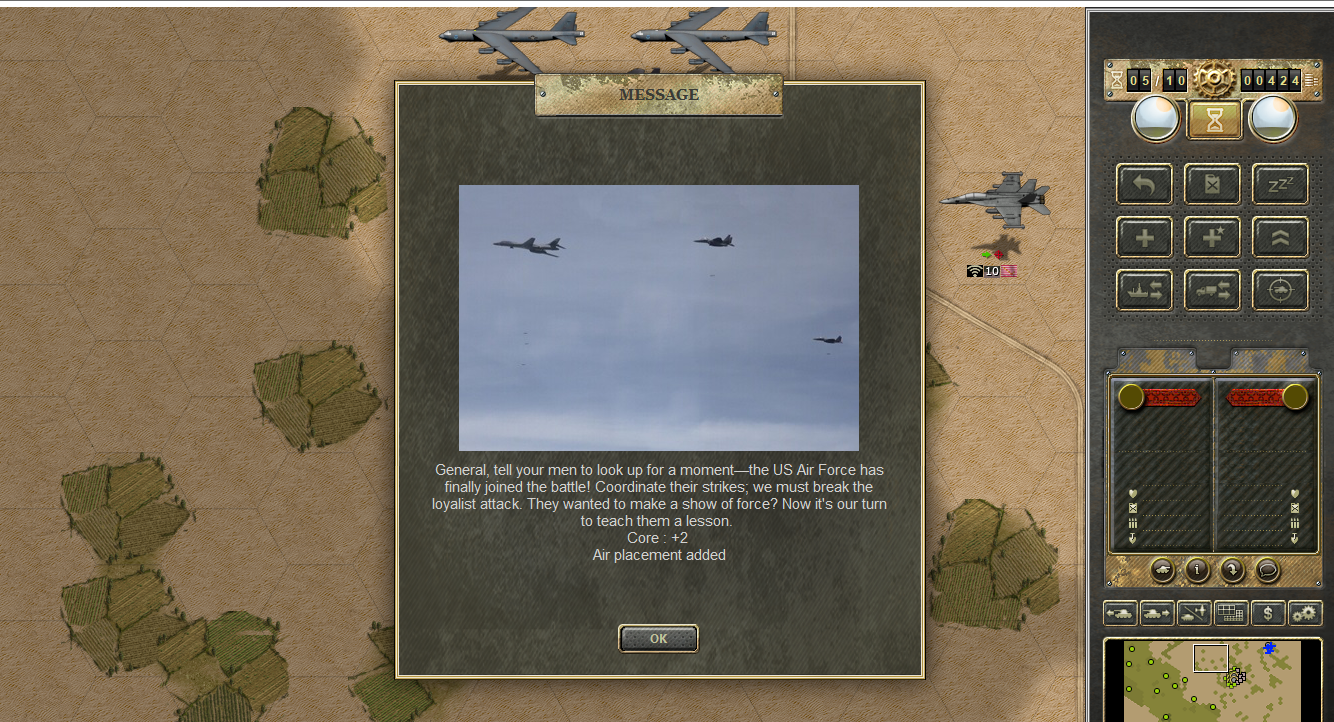Screen dimensions: 1334x722
Task: Undo the last move with the arrow button
Action: [1144, 185]
